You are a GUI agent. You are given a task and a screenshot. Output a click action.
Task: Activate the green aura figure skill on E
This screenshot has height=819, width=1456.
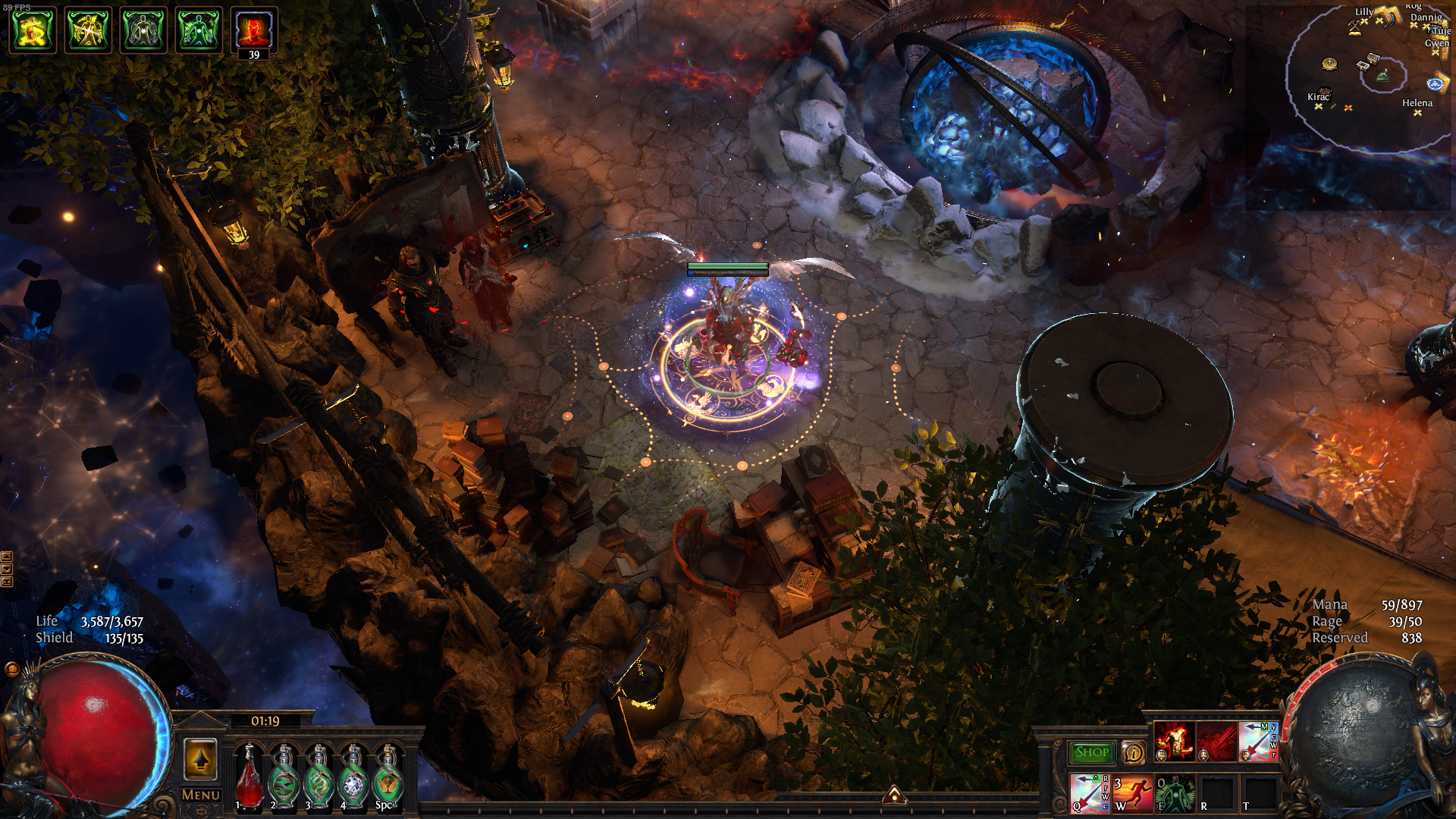[1175, 793]
